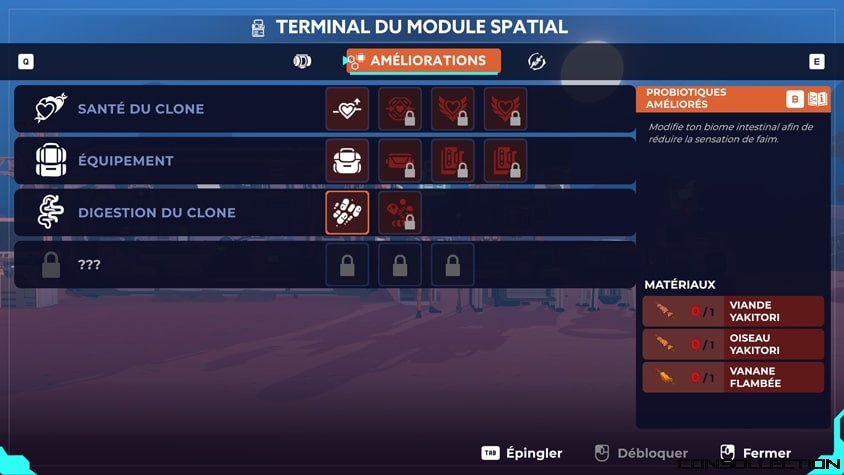Open the tab with the circled rocket icon
The height and width of the screenshot is (475, 844).
point(537,61)
